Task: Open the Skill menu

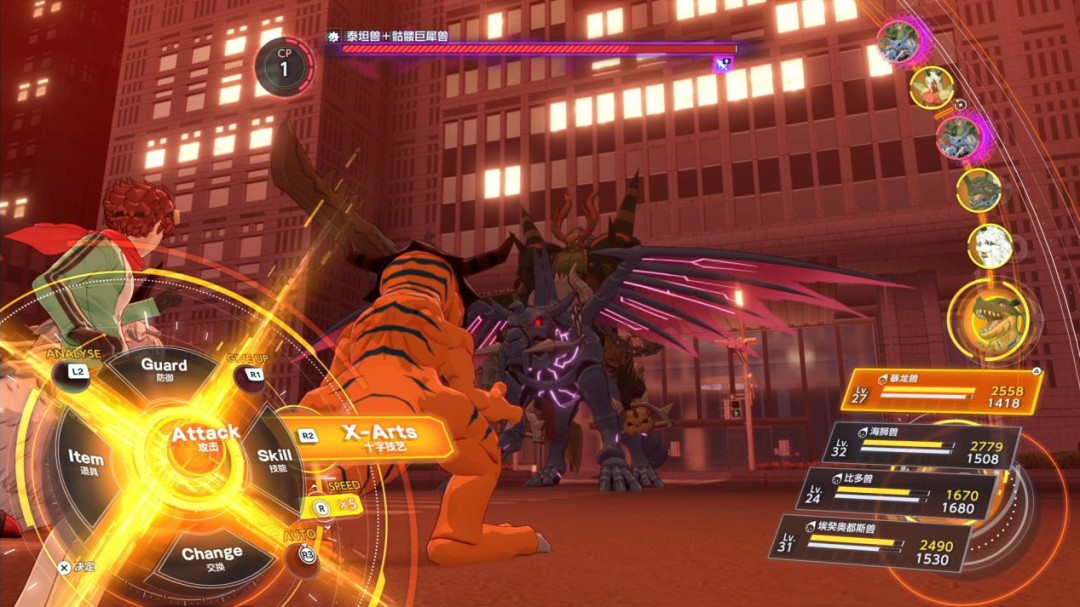Action: click(x=274, y=460)
